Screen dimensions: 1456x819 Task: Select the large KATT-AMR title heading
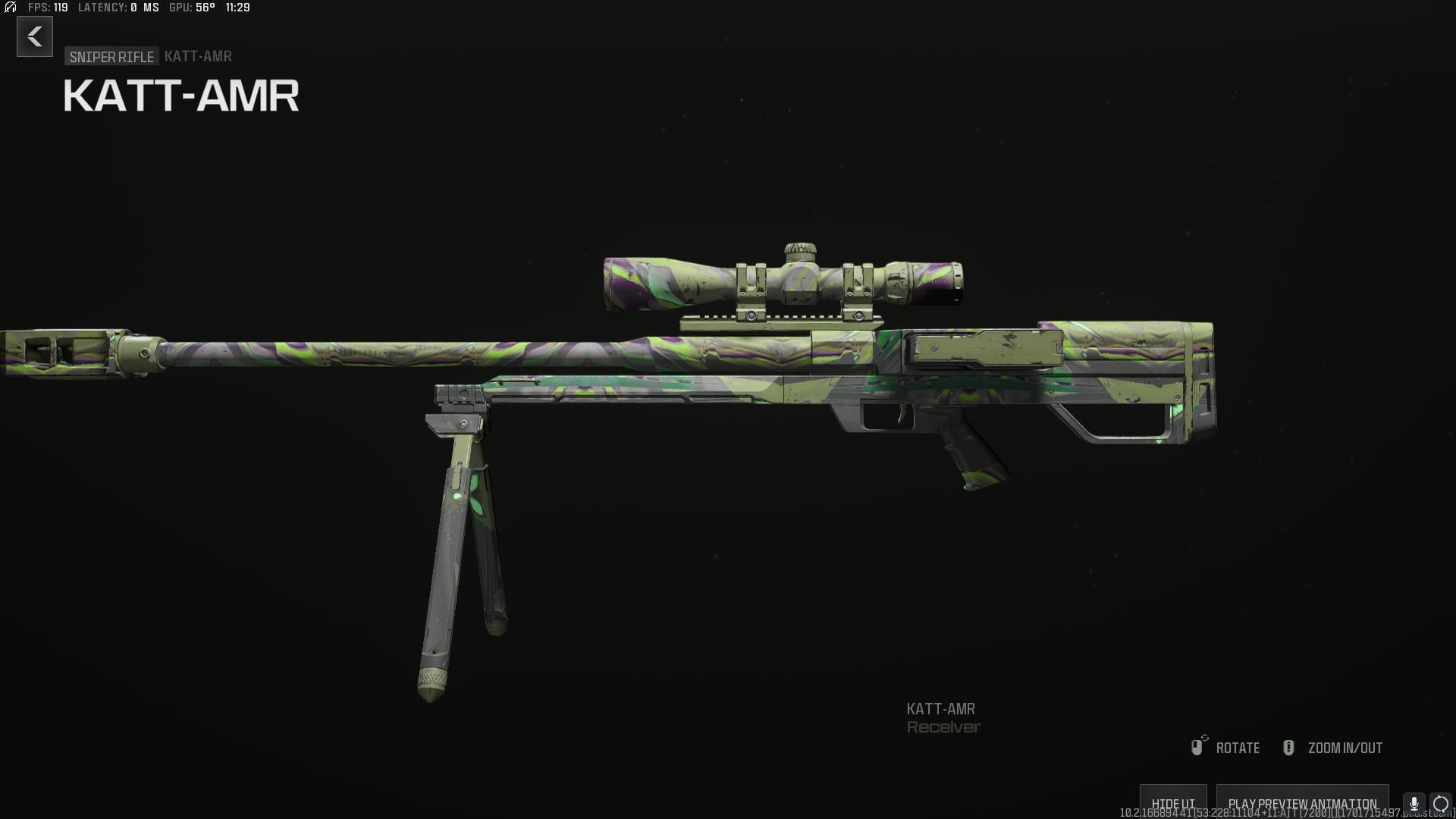[x=180, y=94]
